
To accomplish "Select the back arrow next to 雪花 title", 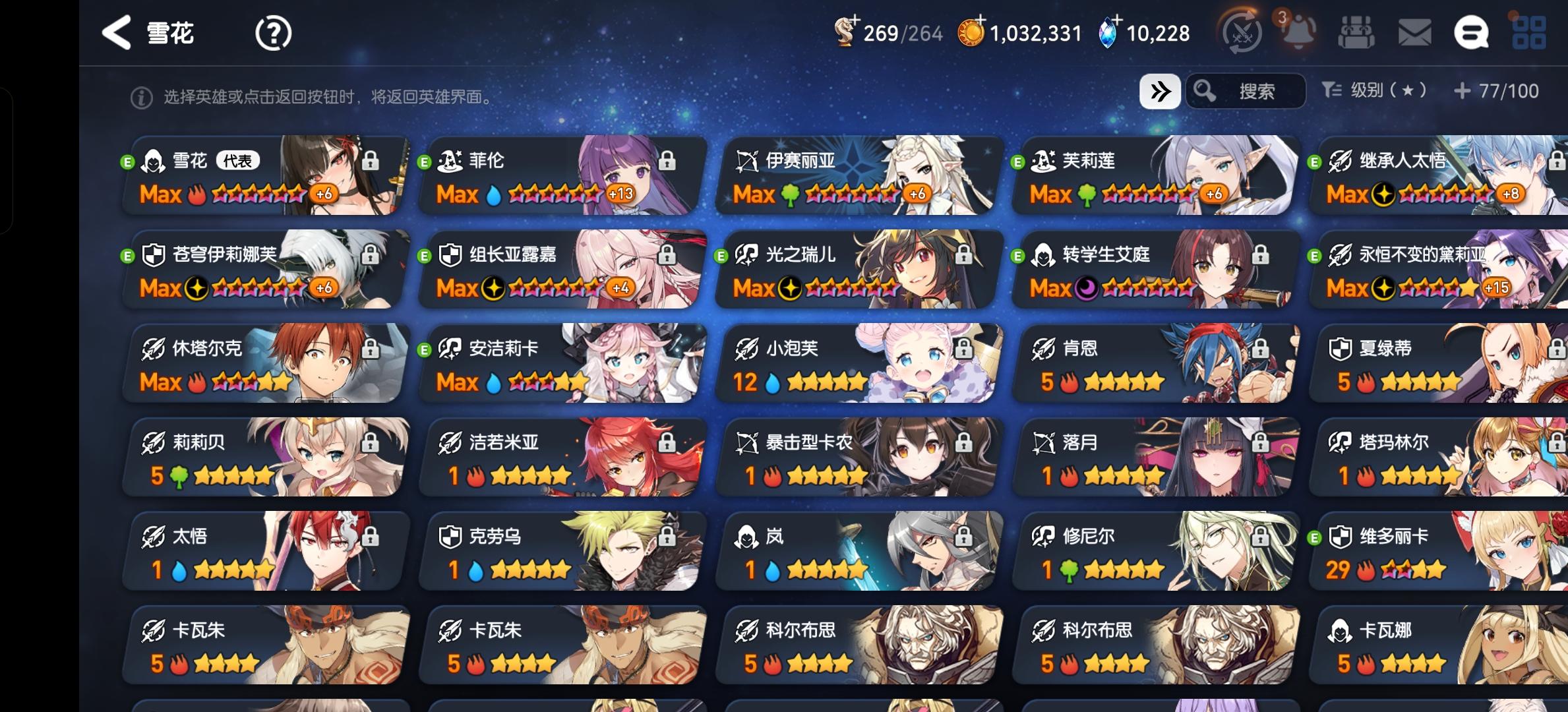I will [x=116, y=32].
